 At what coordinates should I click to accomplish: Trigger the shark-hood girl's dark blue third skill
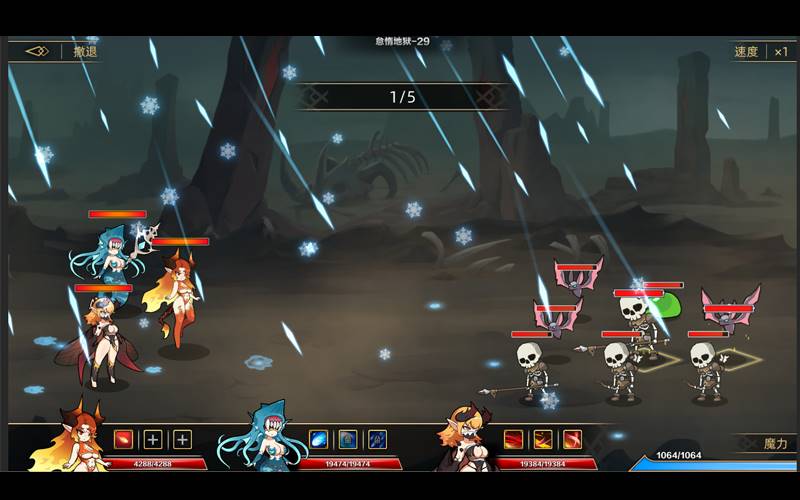(x=377, y=439)
